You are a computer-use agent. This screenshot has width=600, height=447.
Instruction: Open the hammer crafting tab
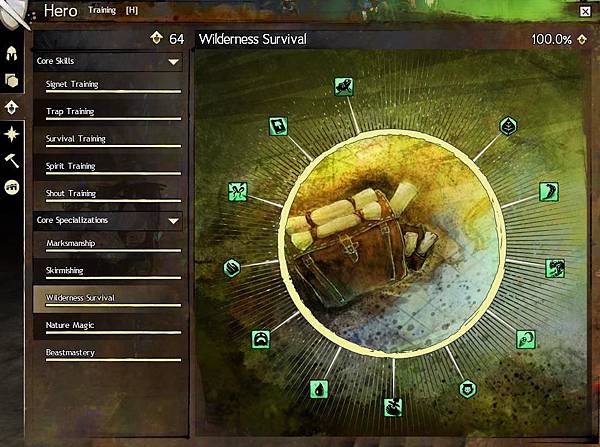click(13, 159)
